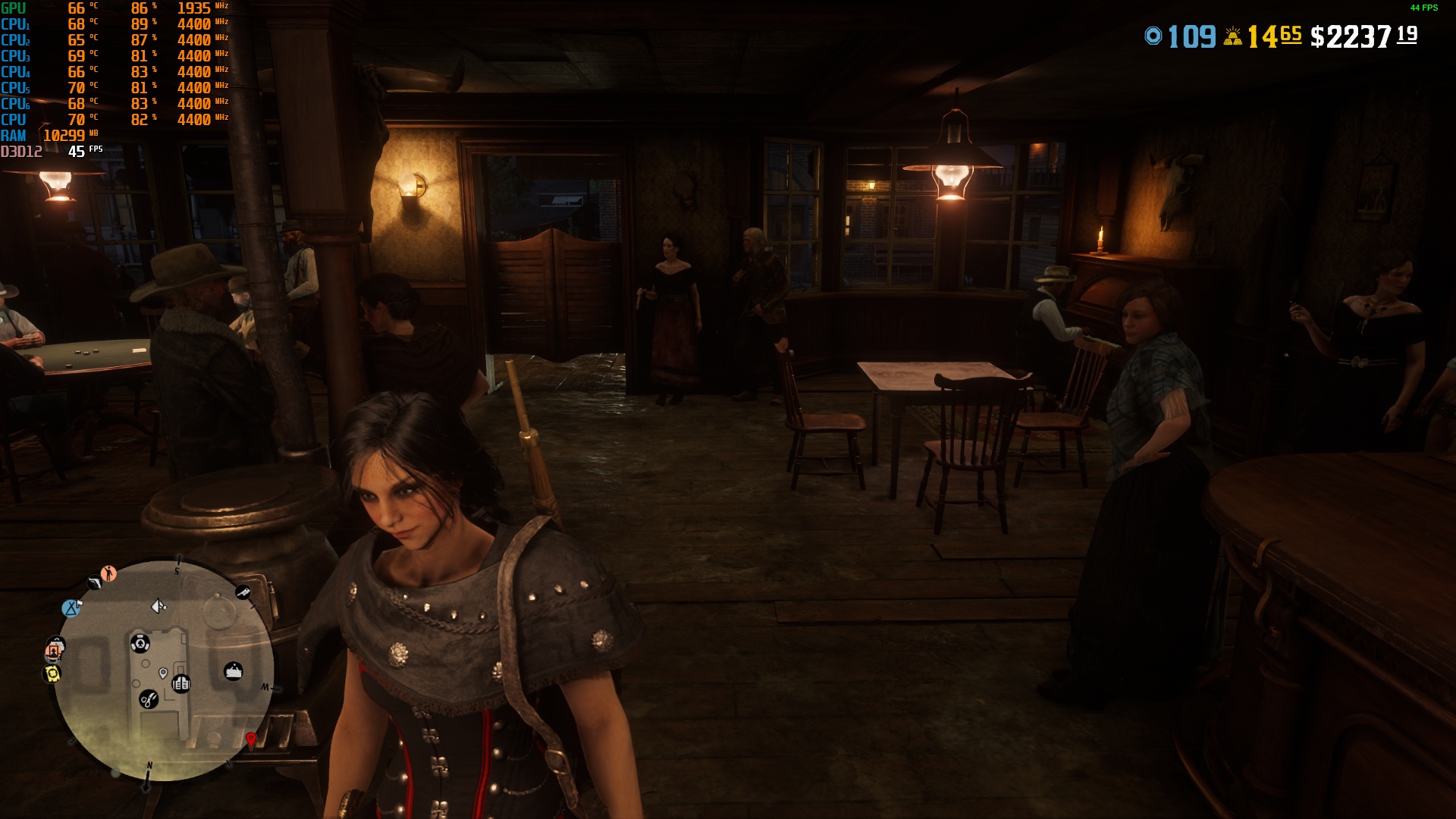This screenshot has height=819, width=1456.
Task: Select the hotel building marker on minimap
Action: [x=234, y=671]
